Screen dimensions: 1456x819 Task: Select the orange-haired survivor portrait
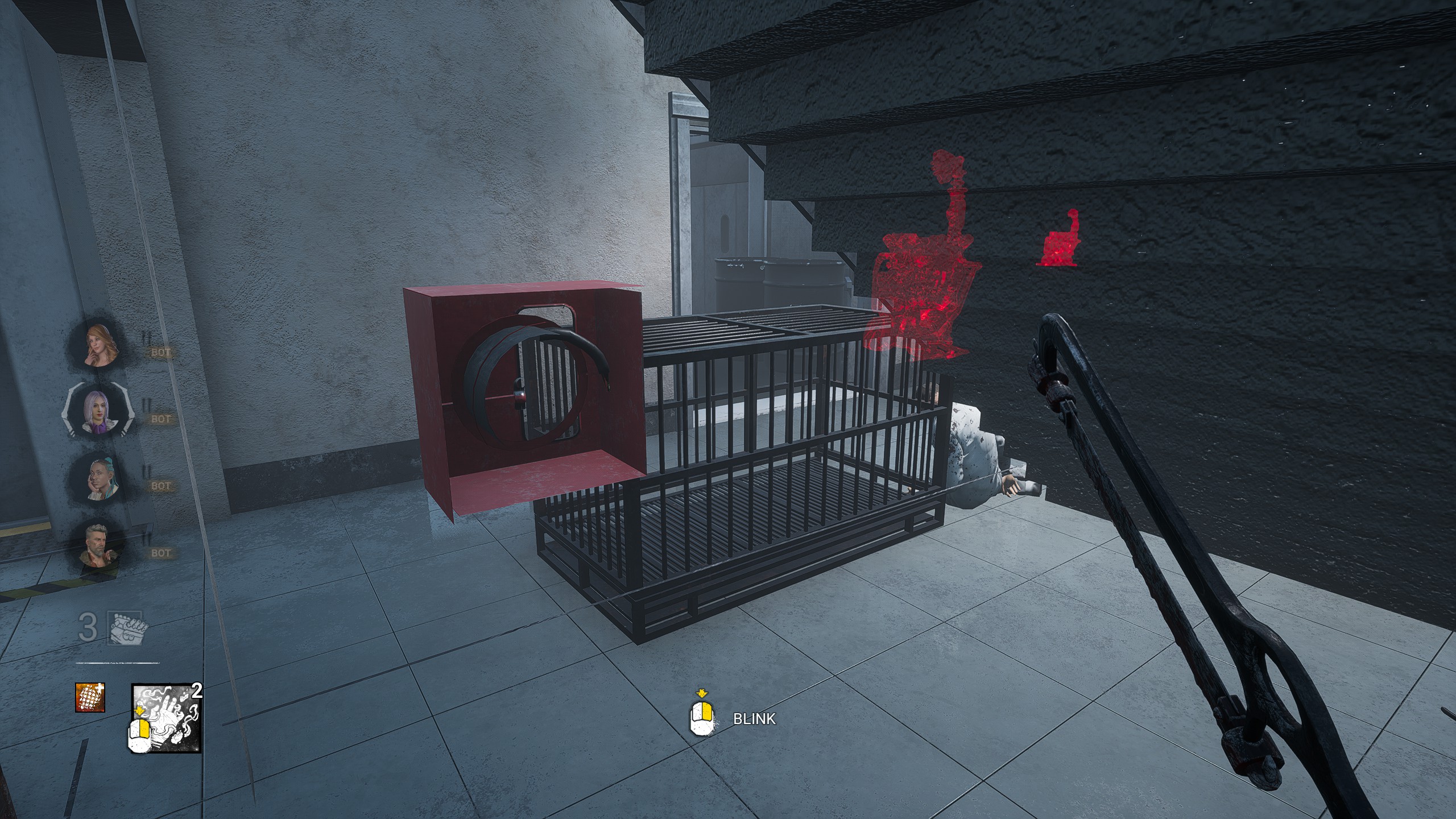click(x=101, y=346)
